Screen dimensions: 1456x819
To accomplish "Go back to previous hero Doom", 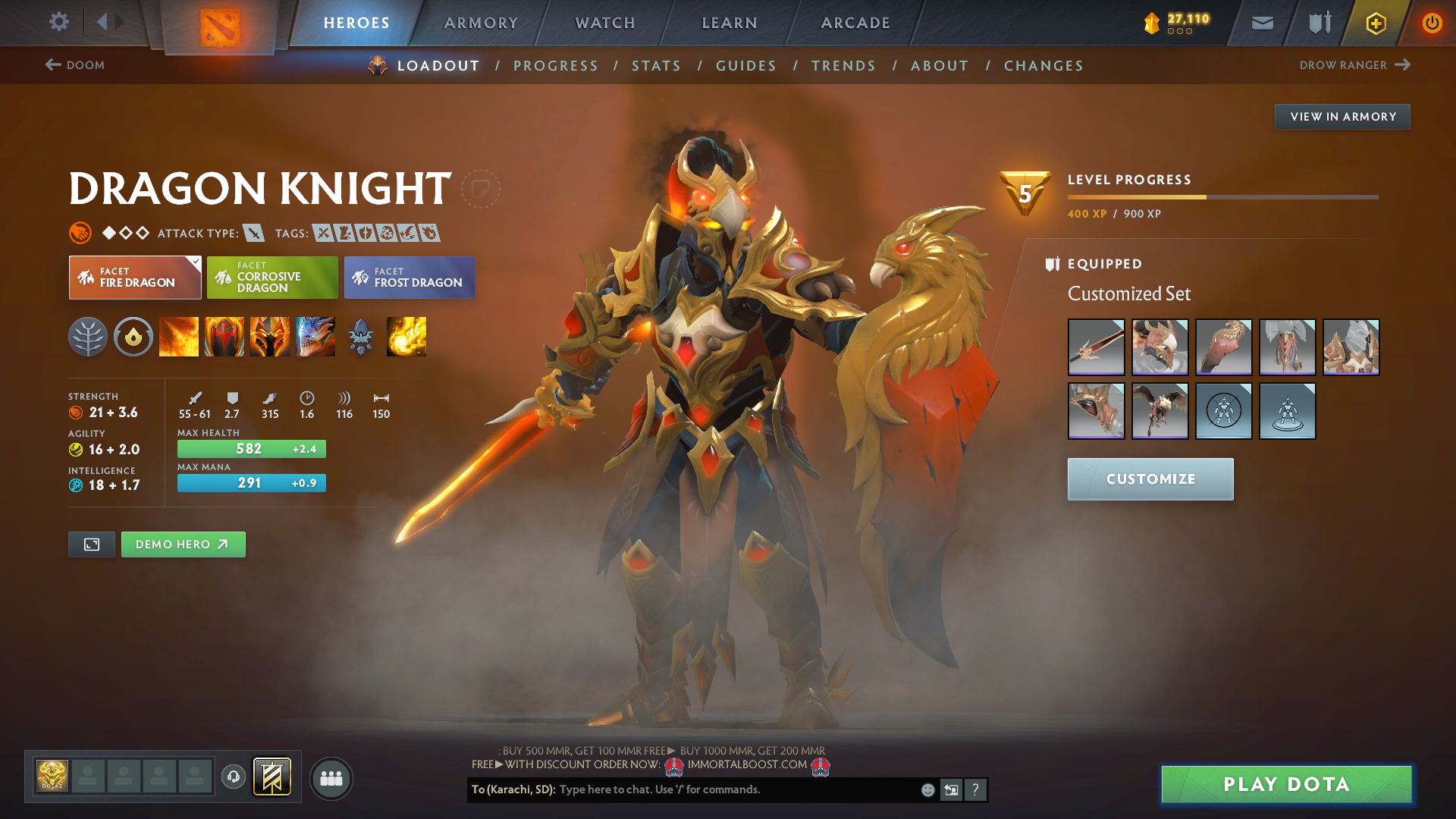I will pos(75,65).
